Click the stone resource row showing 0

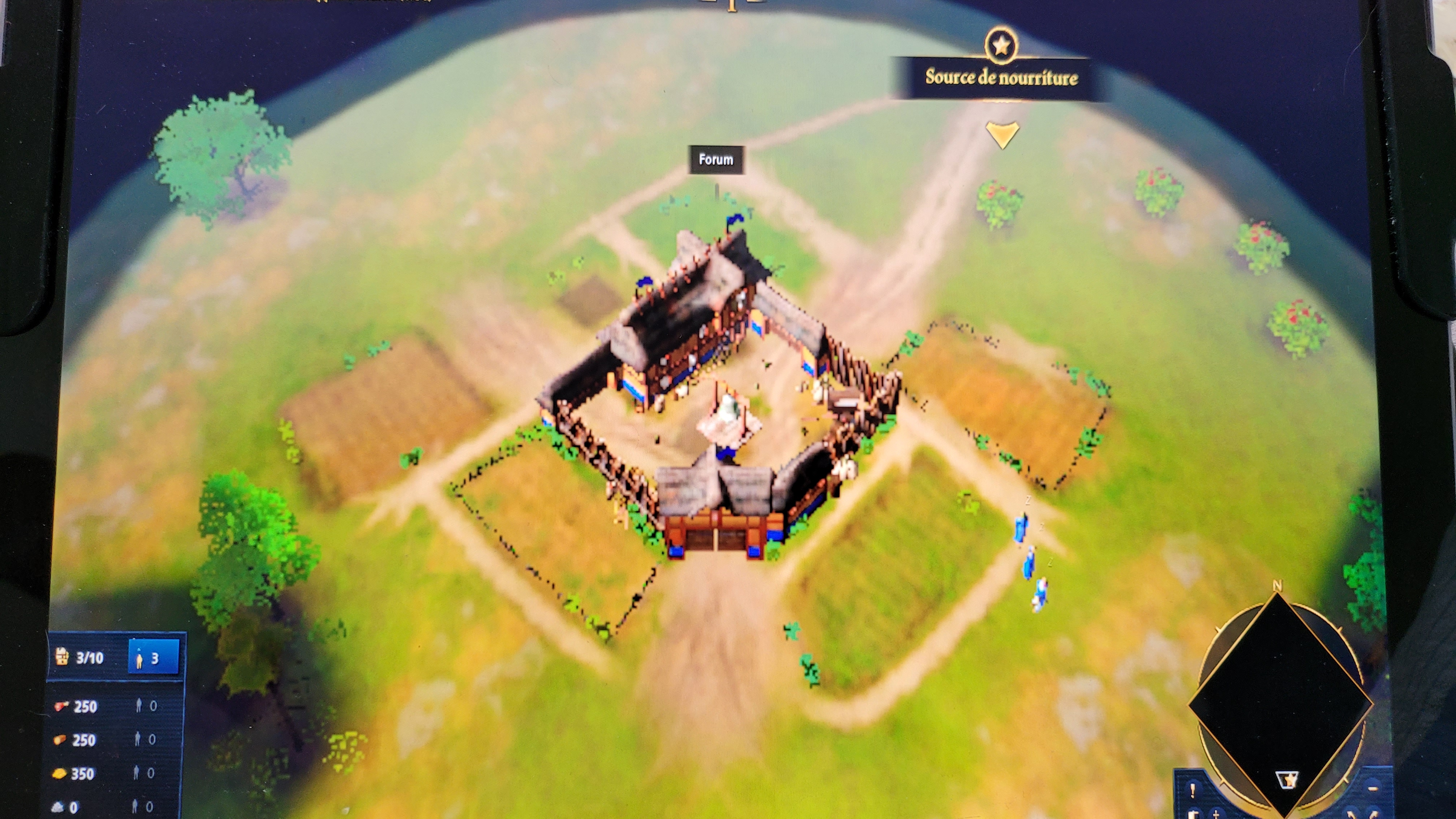(x=68, y=807)
